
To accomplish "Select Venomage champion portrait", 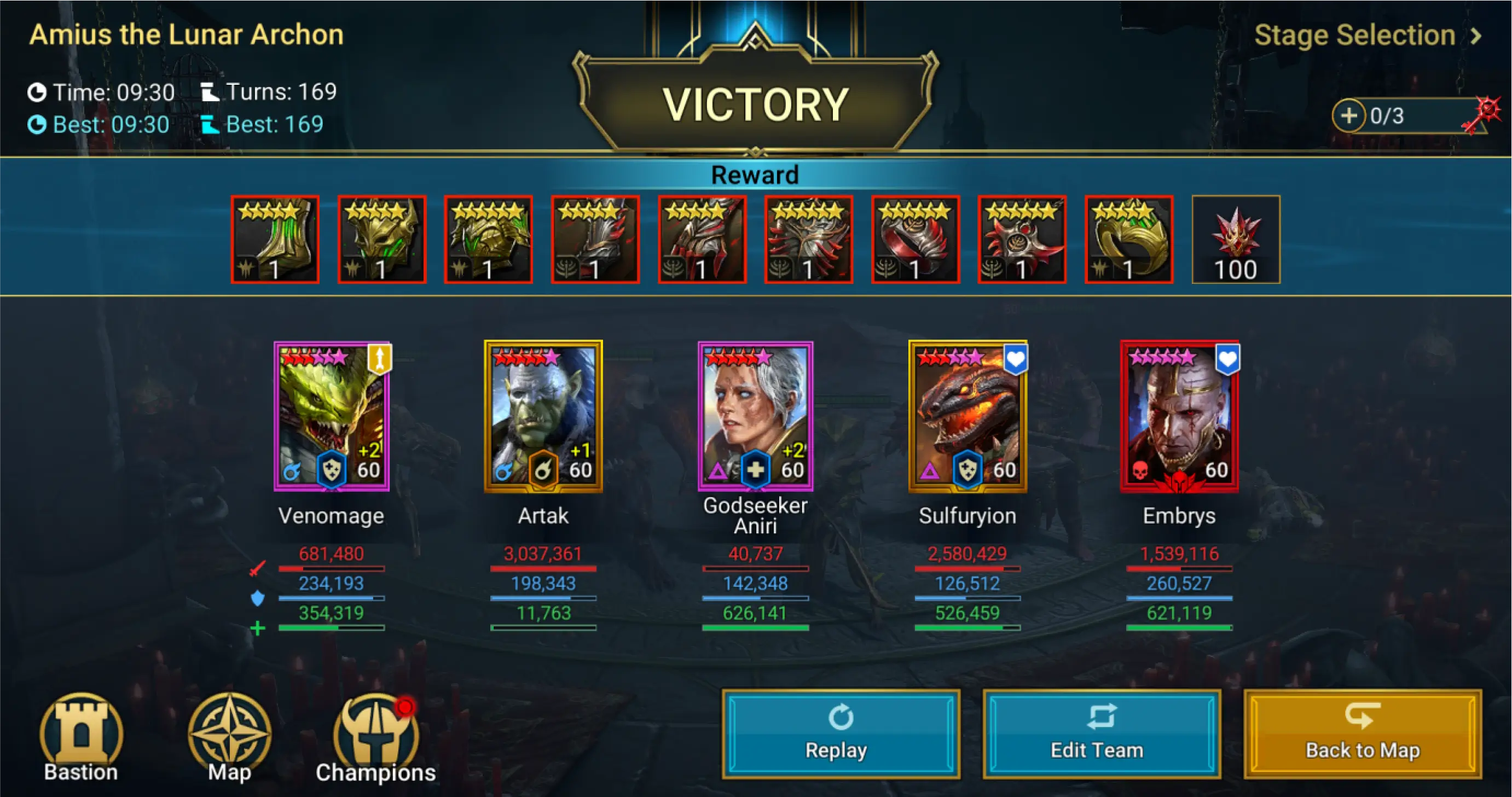I will [x=332, y=416].
